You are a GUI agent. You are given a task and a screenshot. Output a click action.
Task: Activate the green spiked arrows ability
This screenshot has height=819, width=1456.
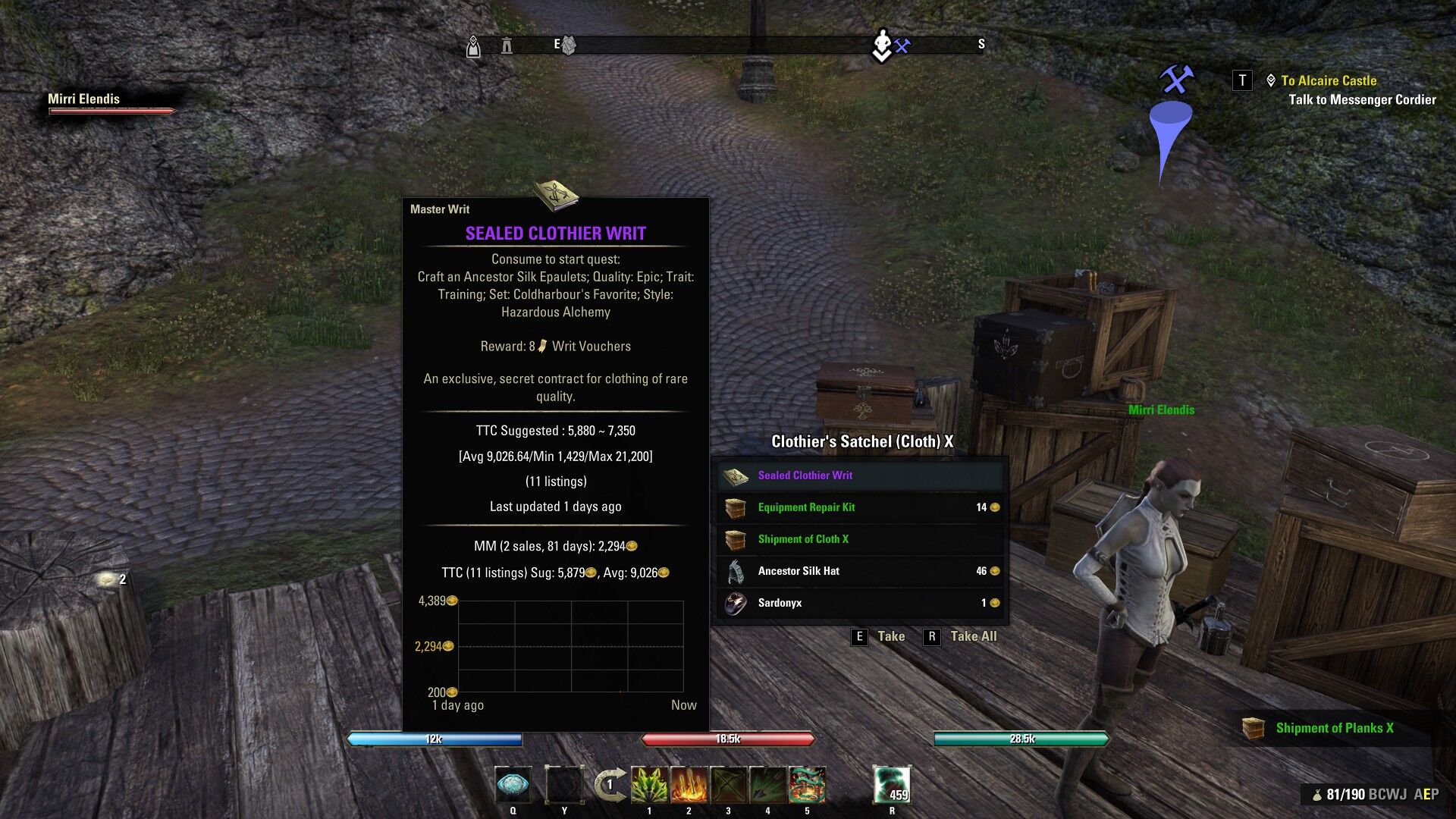[649, 785]
